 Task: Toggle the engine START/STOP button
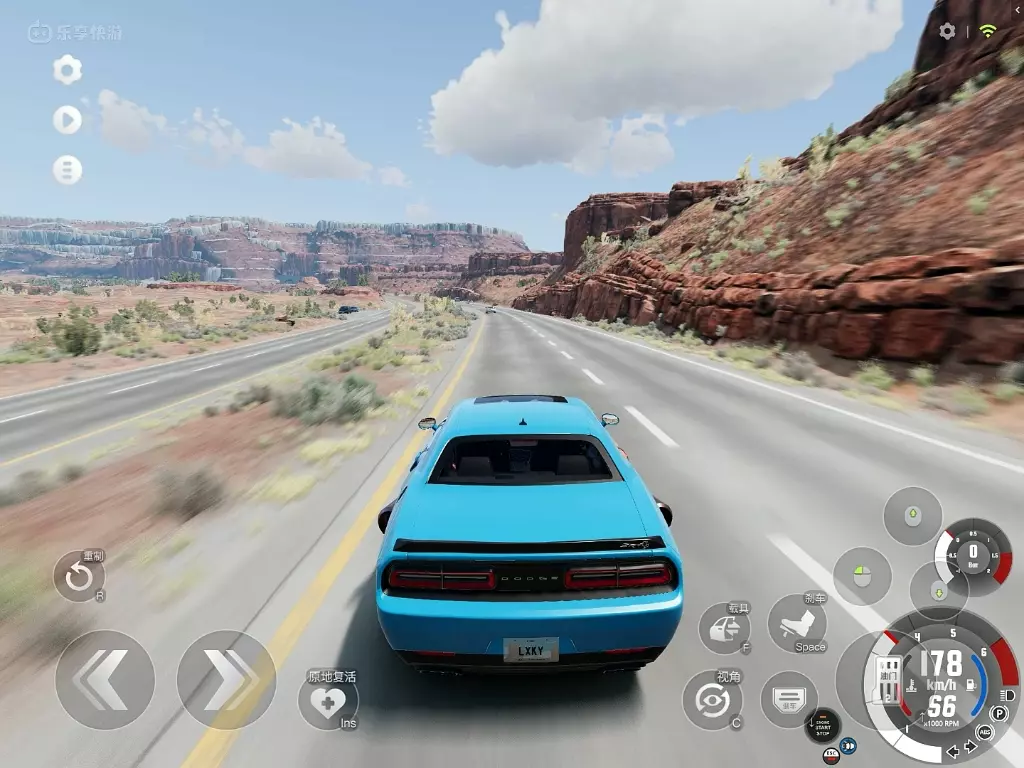[x=822, y=725]
